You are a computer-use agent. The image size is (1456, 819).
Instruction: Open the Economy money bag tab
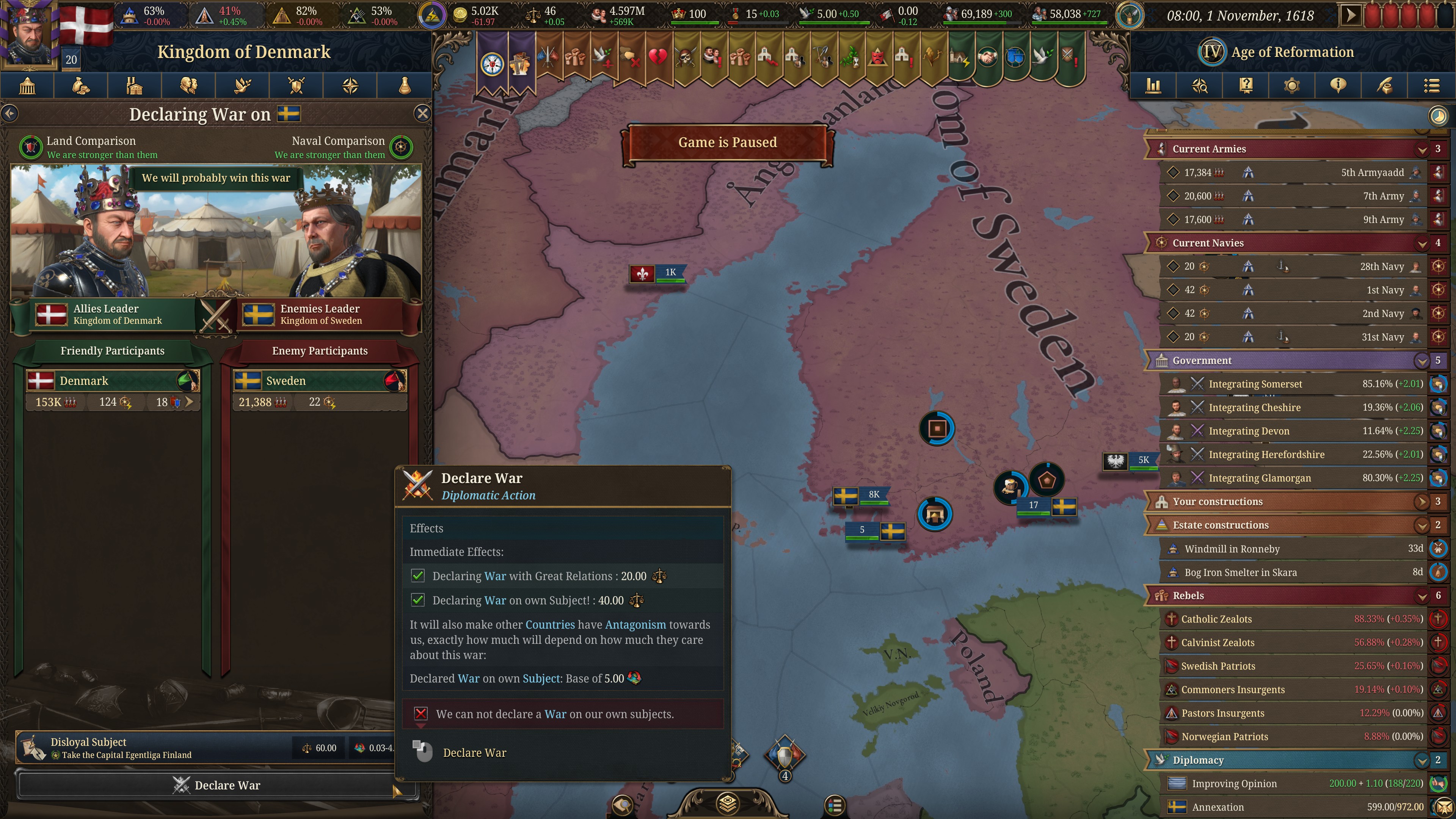tap(81, 86)
